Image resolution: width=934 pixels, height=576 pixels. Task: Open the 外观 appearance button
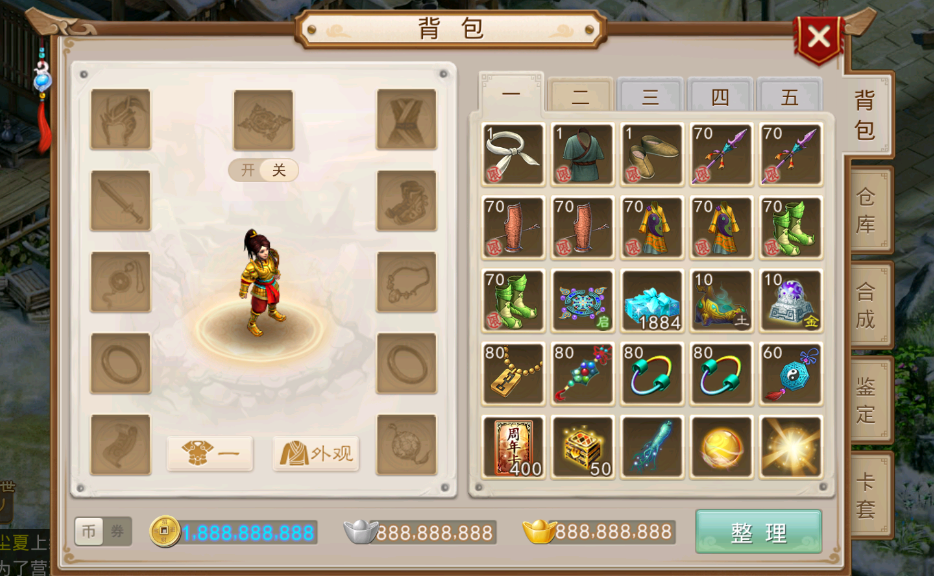[316, 454]
